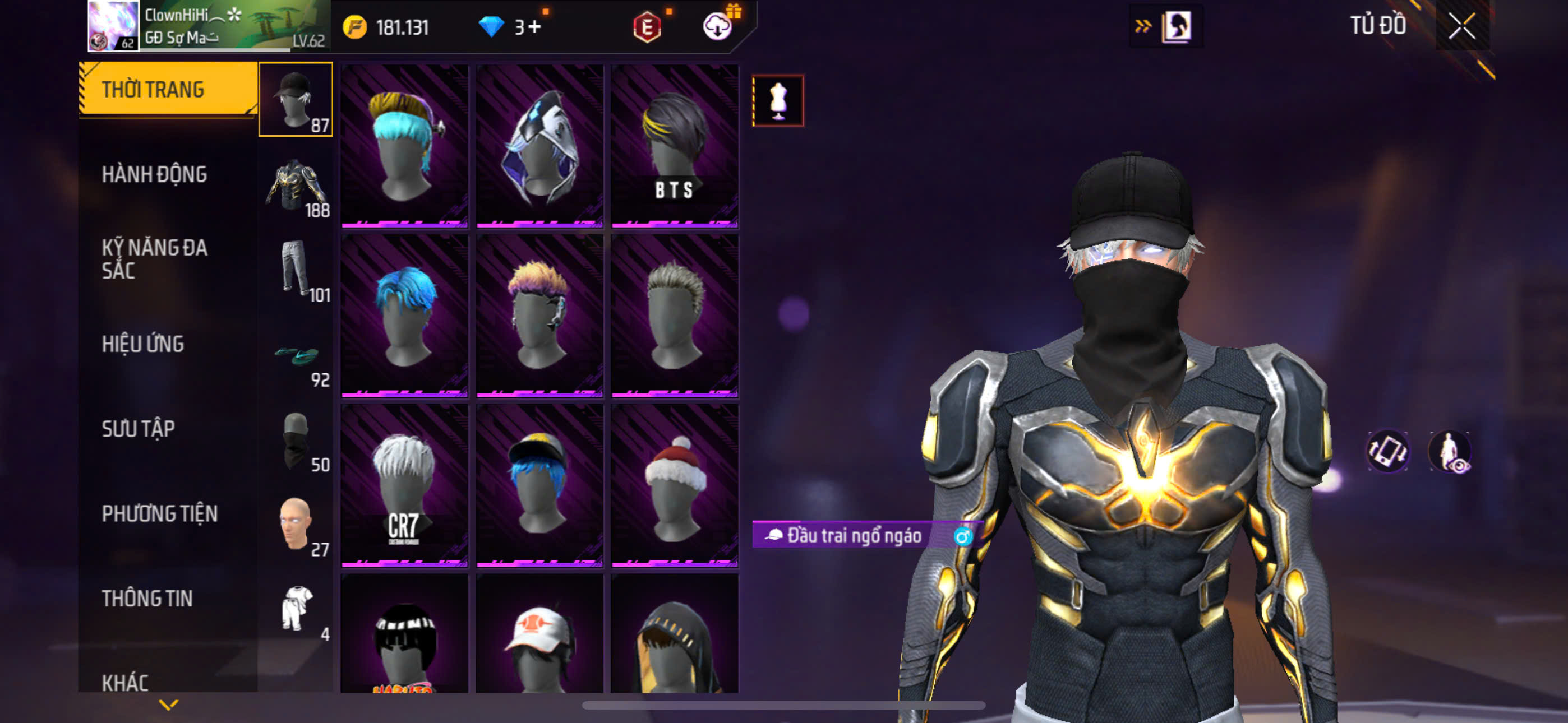This screenshot has width=1568, height=723.
Task: Add diamonds with the plus button
Action: point(534,27)
